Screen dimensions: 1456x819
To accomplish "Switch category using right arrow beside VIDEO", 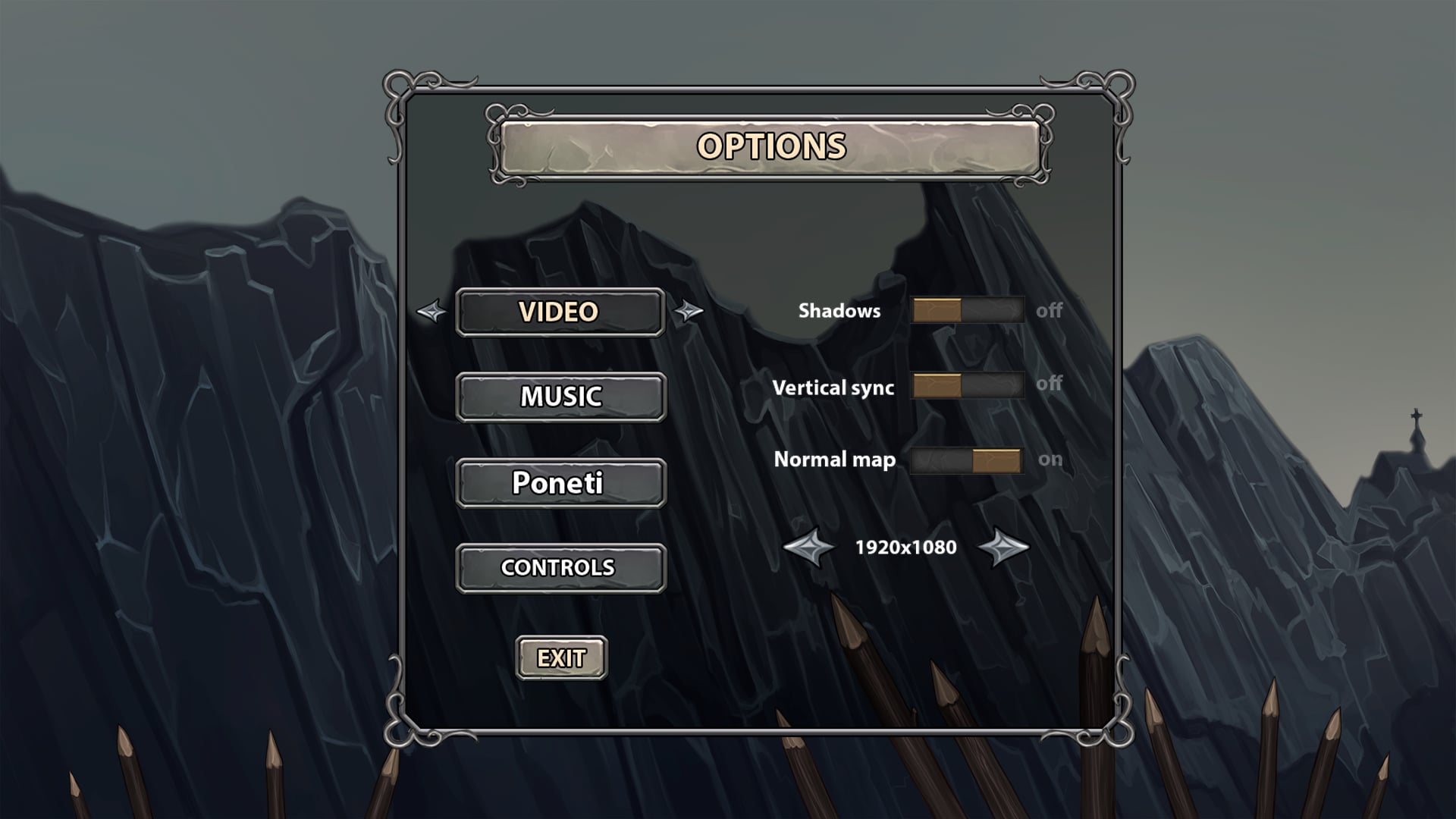I will coord(689,311).
